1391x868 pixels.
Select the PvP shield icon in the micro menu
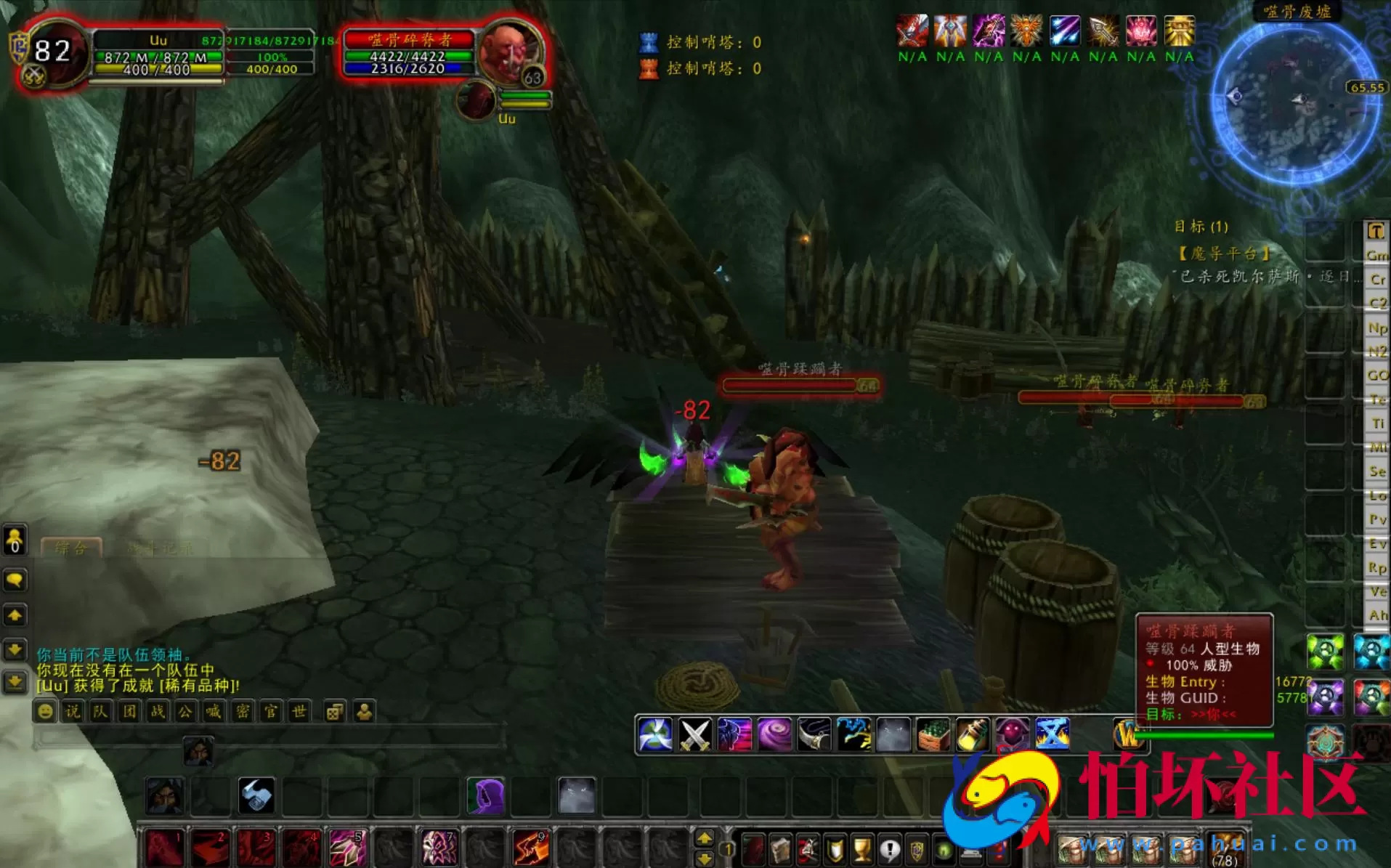[834, 850]
